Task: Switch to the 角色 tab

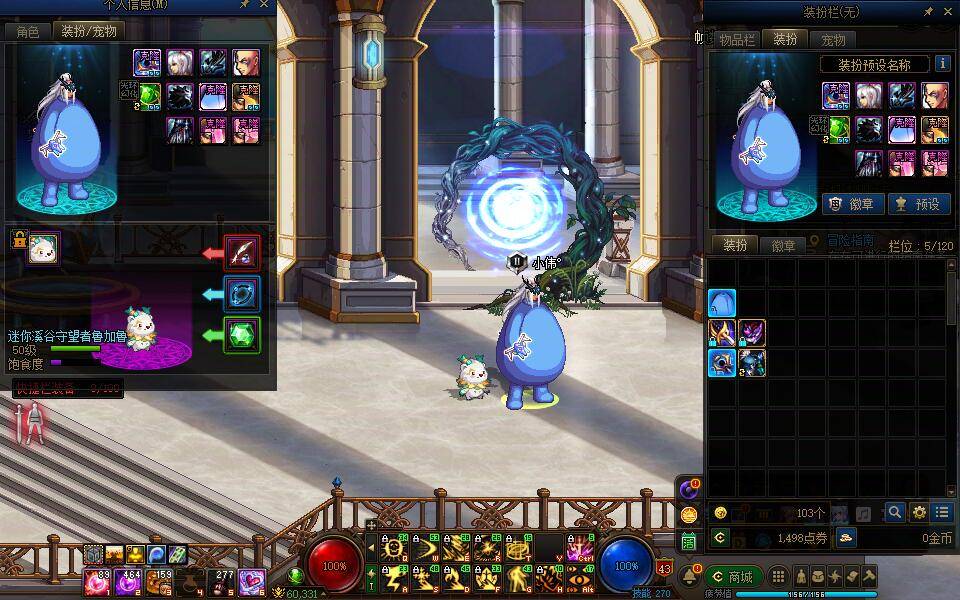Action: (28, 31)
